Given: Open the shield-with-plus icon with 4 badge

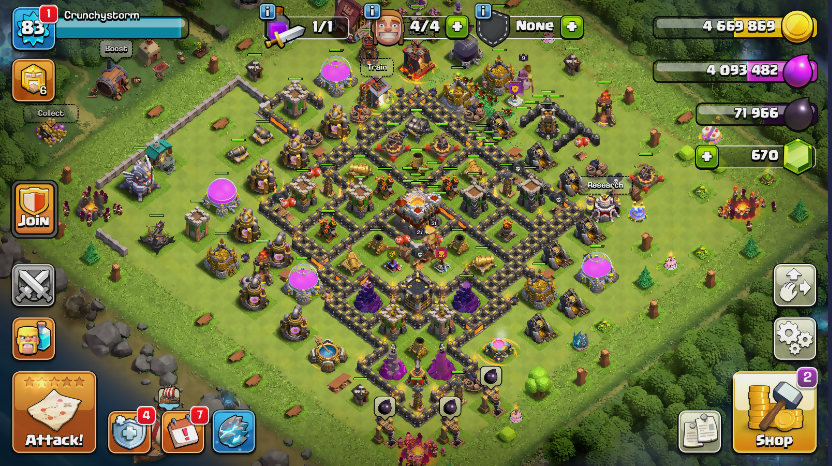Looking at the screenshot, I should click(129, 431).
